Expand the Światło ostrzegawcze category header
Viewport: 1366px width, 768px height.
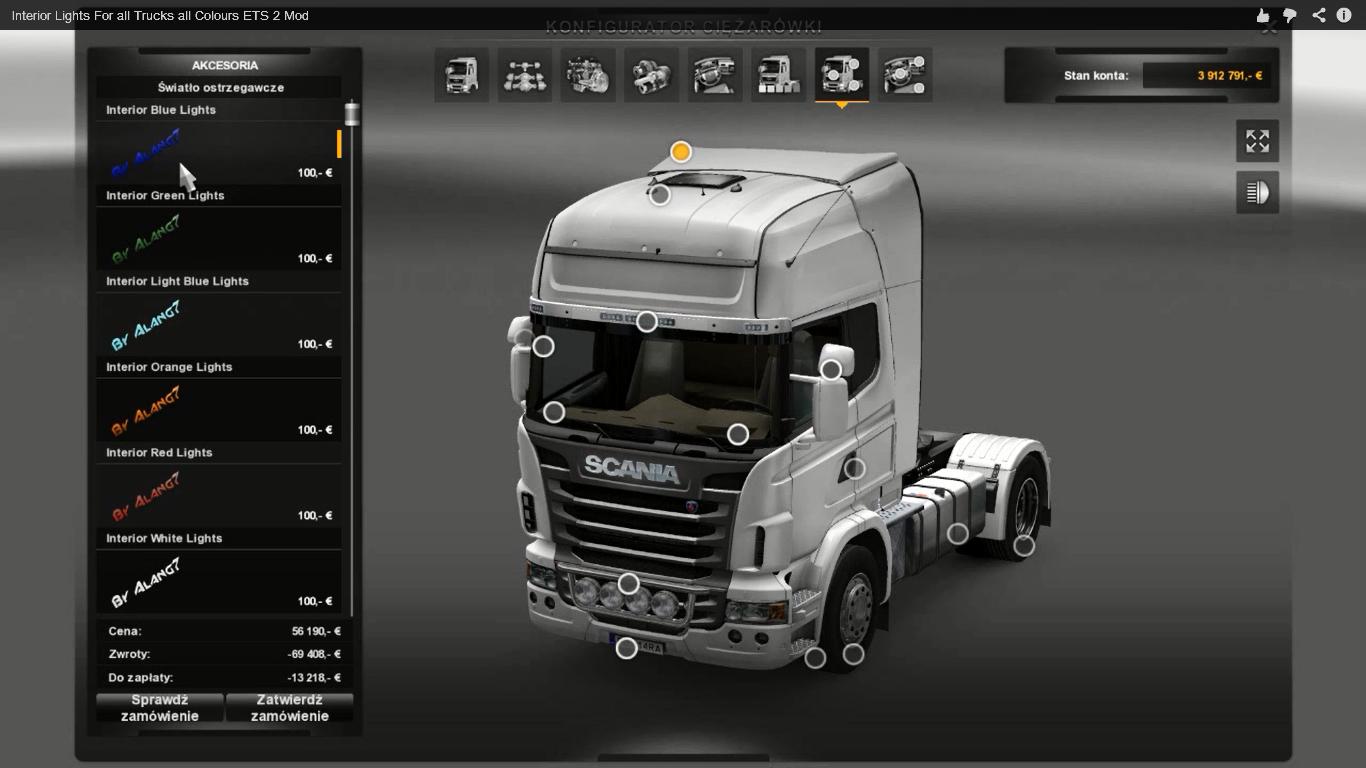coord(218,87)
